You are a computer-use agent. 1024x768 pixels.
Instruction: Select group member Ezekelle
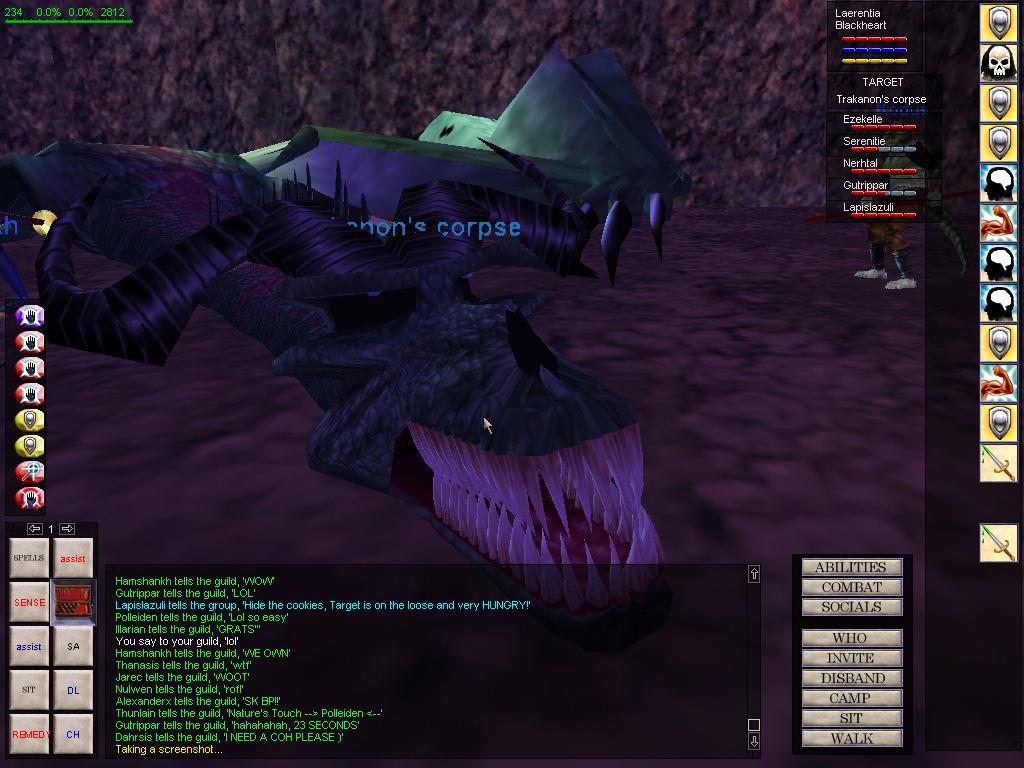click(x=863, y=120)
